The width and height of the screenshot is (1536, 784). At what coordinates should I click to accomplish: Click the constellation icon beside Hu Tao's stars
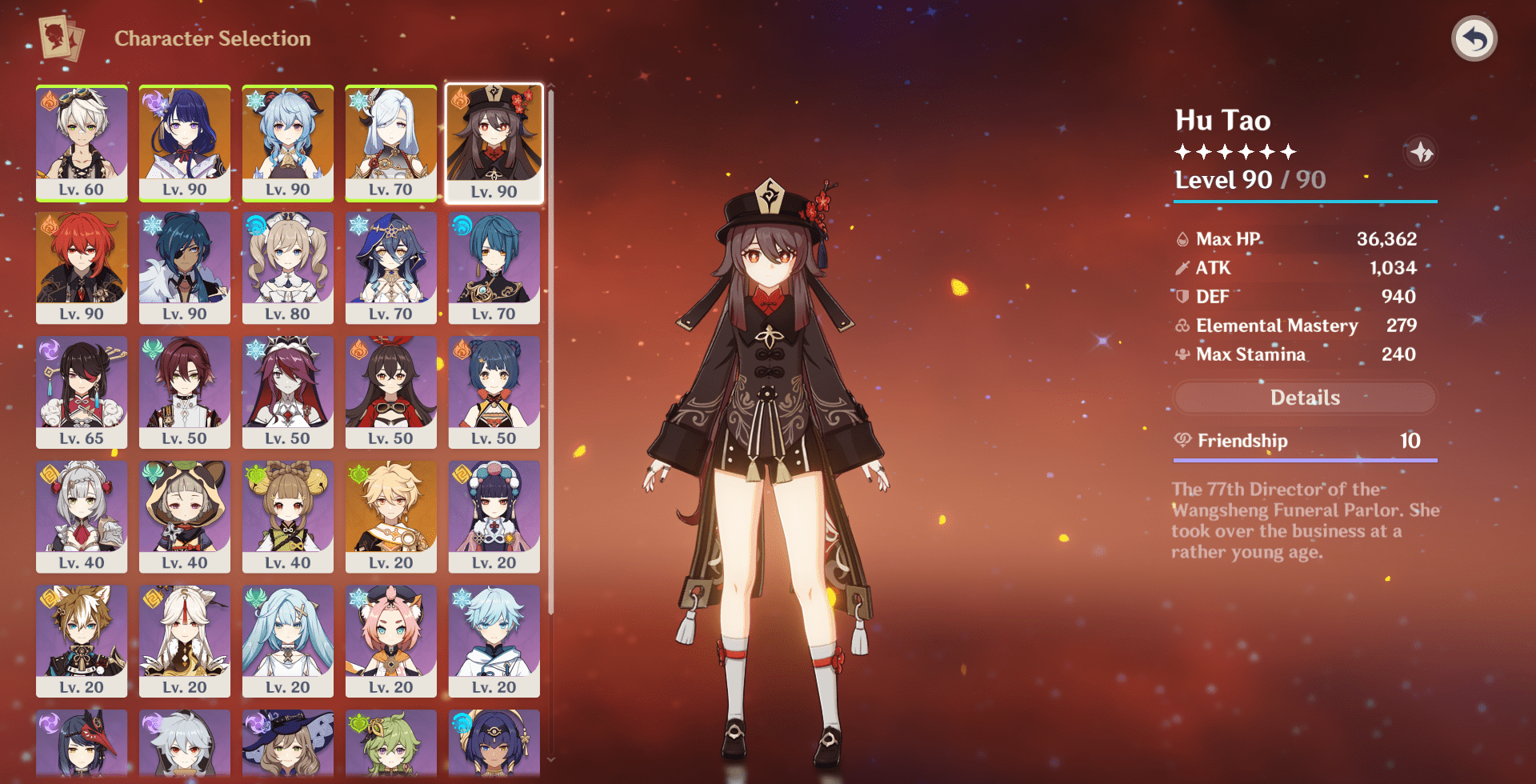(1423, 153)
